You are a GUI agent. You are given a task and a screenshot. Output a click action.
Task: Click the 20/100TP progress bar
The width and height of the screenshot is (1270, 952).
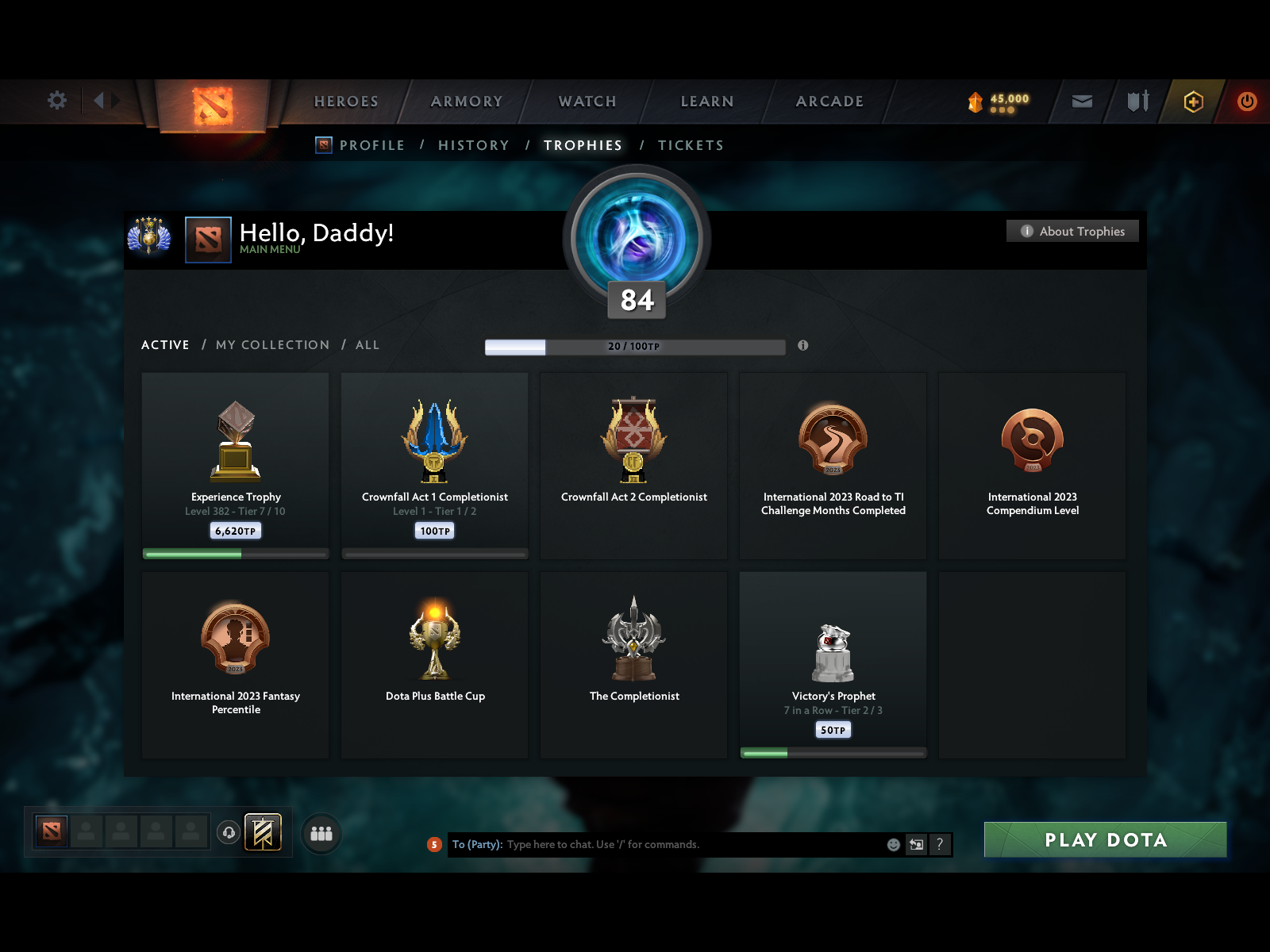click(x=634, y=347)
